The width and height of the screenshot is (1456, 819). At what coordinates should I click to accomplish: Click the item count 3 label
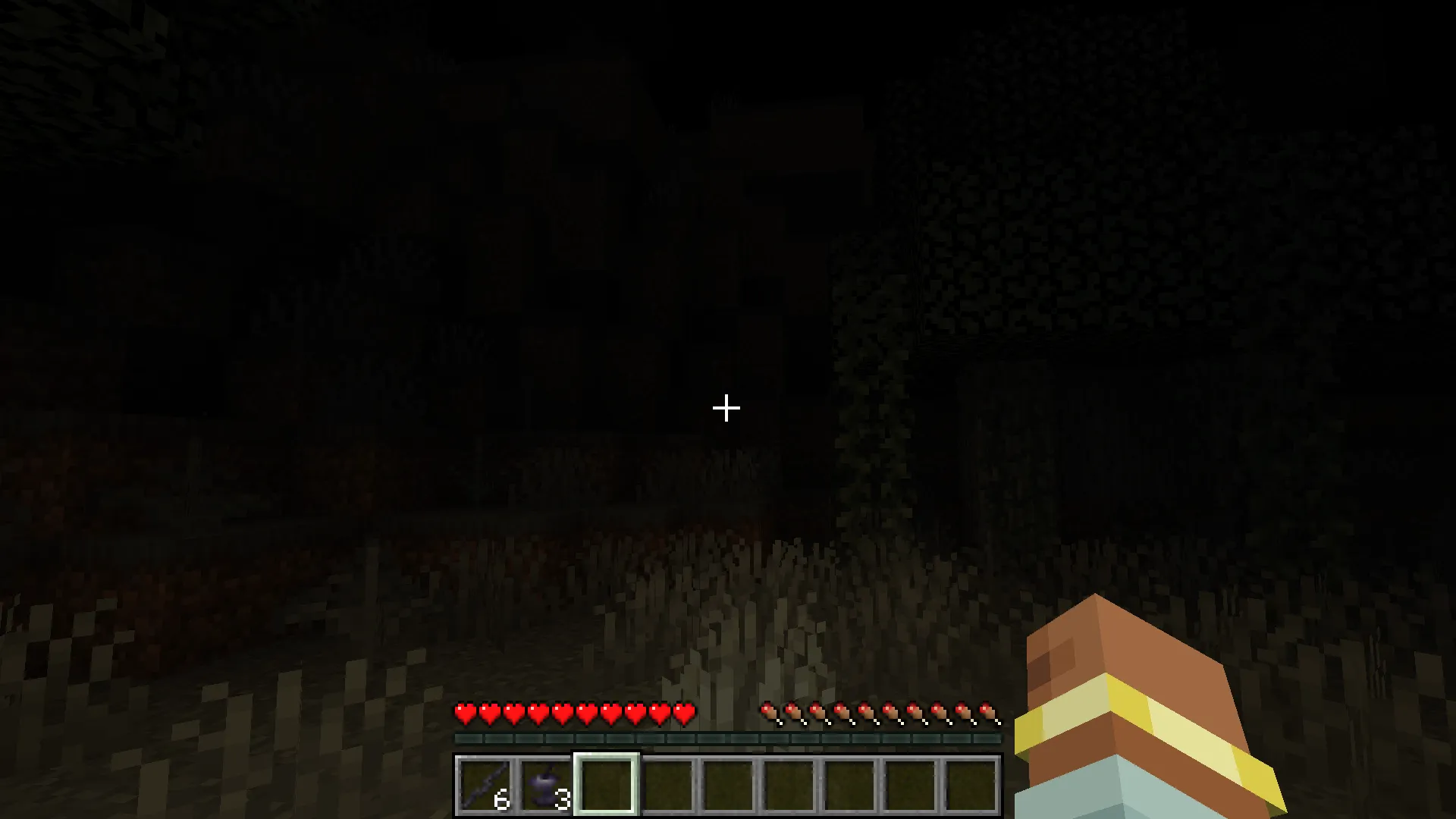562,799
